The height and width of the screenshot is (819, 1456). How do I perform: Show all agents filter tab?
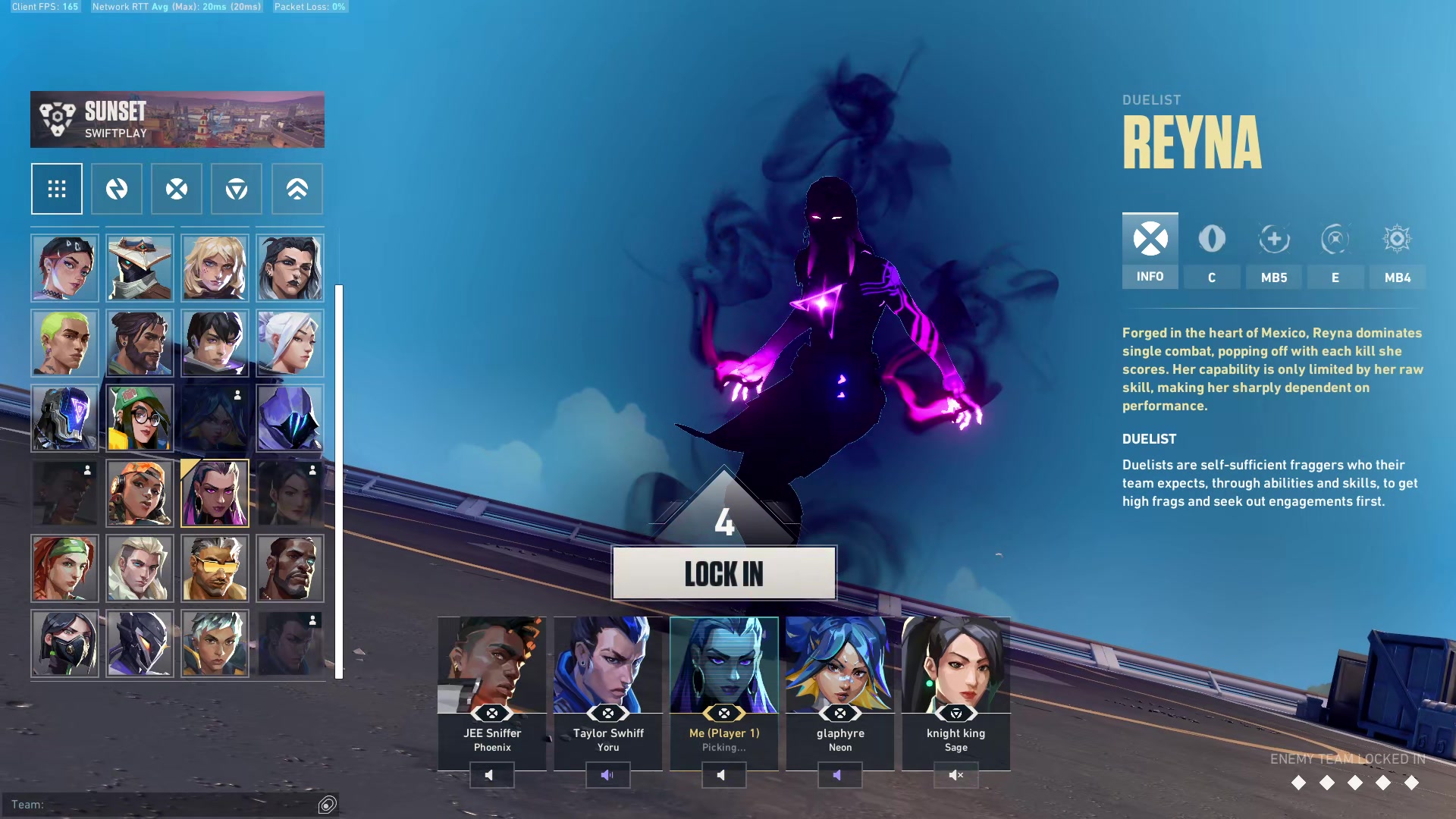(x=57, y=189)
